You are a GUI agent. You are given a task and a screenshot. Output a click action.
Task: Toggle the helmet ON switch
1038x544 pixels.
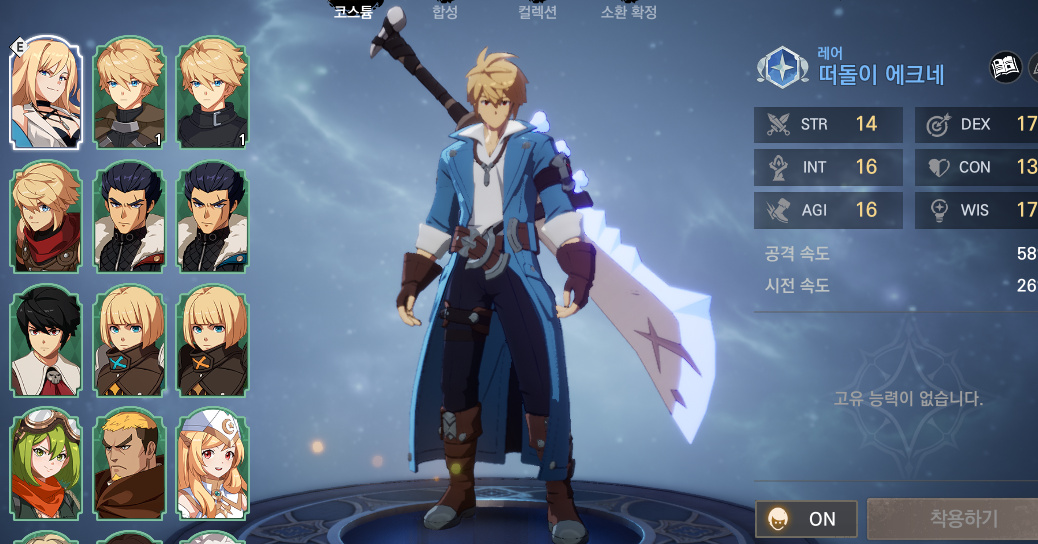(x=806, y=519)
